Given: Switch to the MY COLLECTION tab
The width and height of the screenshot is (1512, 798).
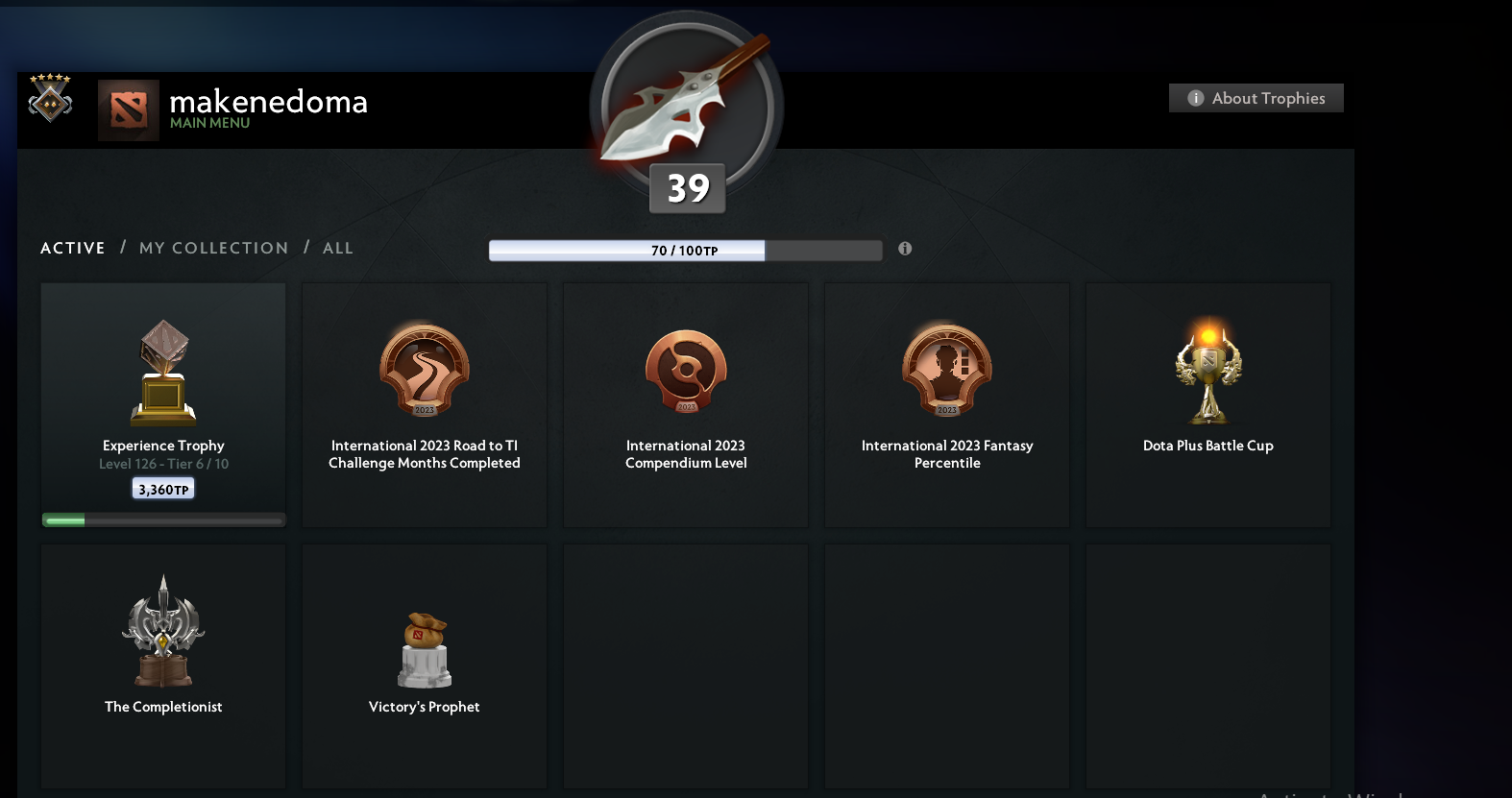Looking at the screenshot, I should click(x=213, y=248).
